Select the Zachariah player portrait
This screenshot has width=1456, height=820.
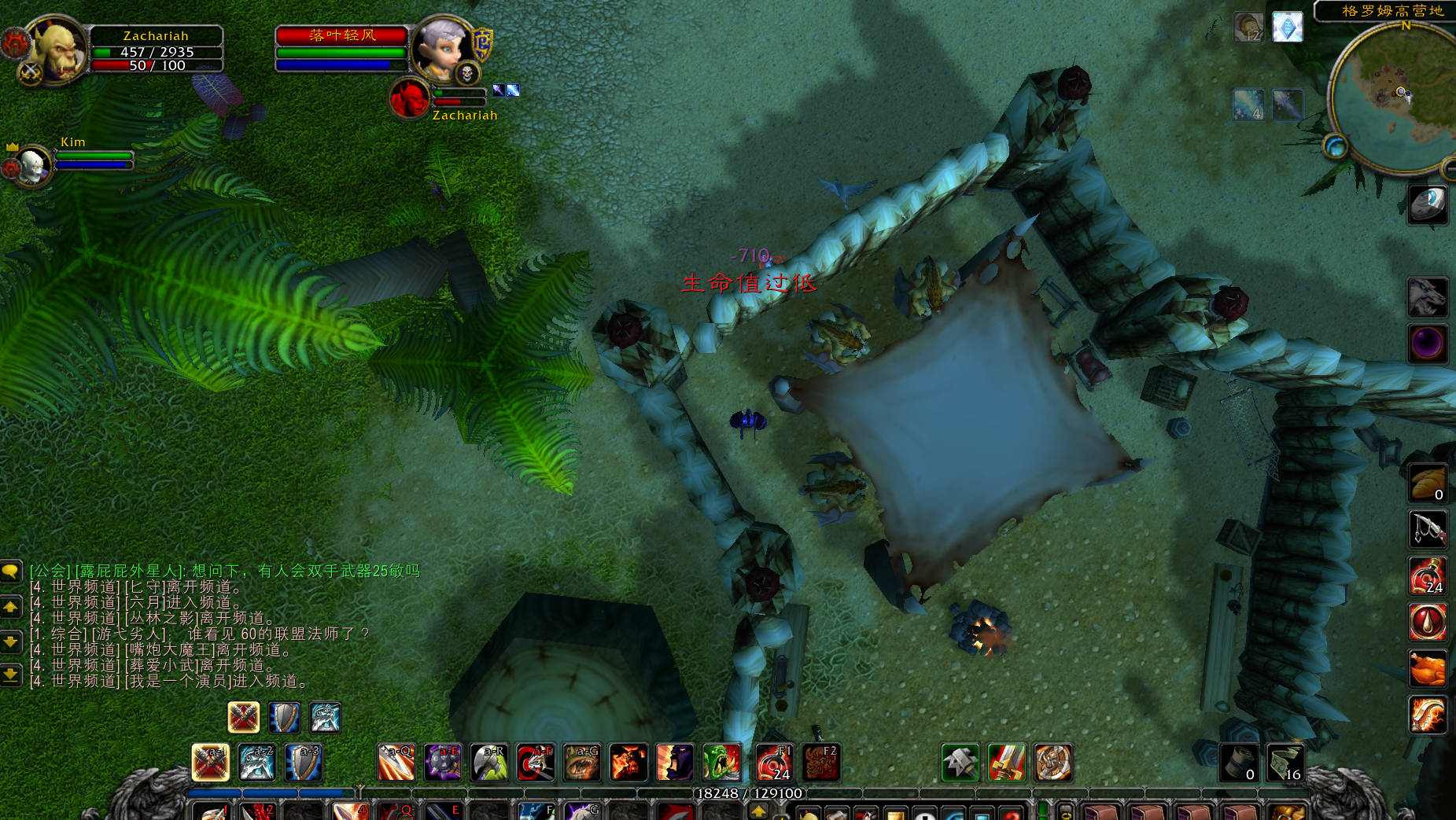(x=57, y=50)
